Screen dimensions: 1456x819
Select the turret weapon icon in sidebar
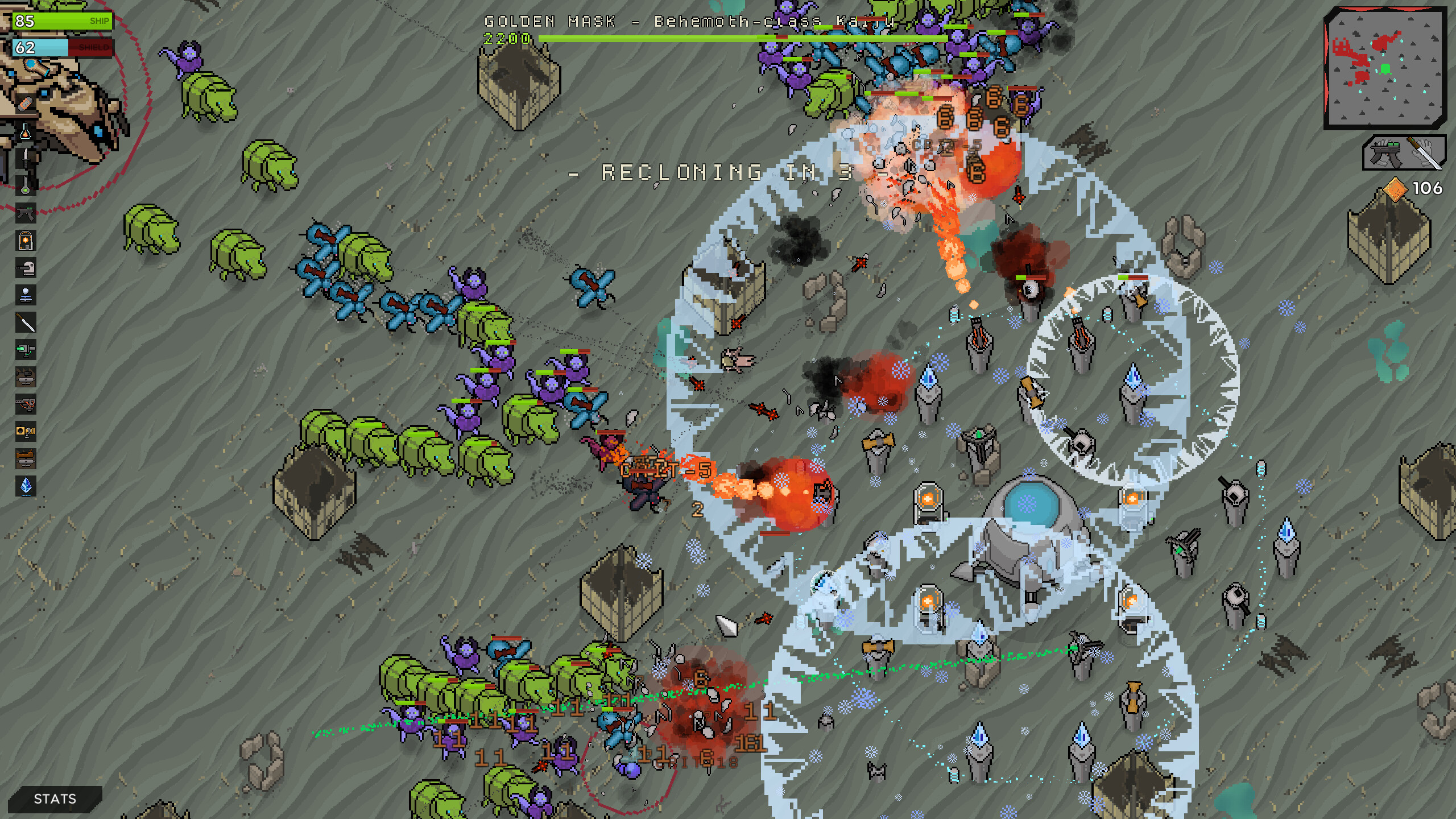[x=26, y=404]
